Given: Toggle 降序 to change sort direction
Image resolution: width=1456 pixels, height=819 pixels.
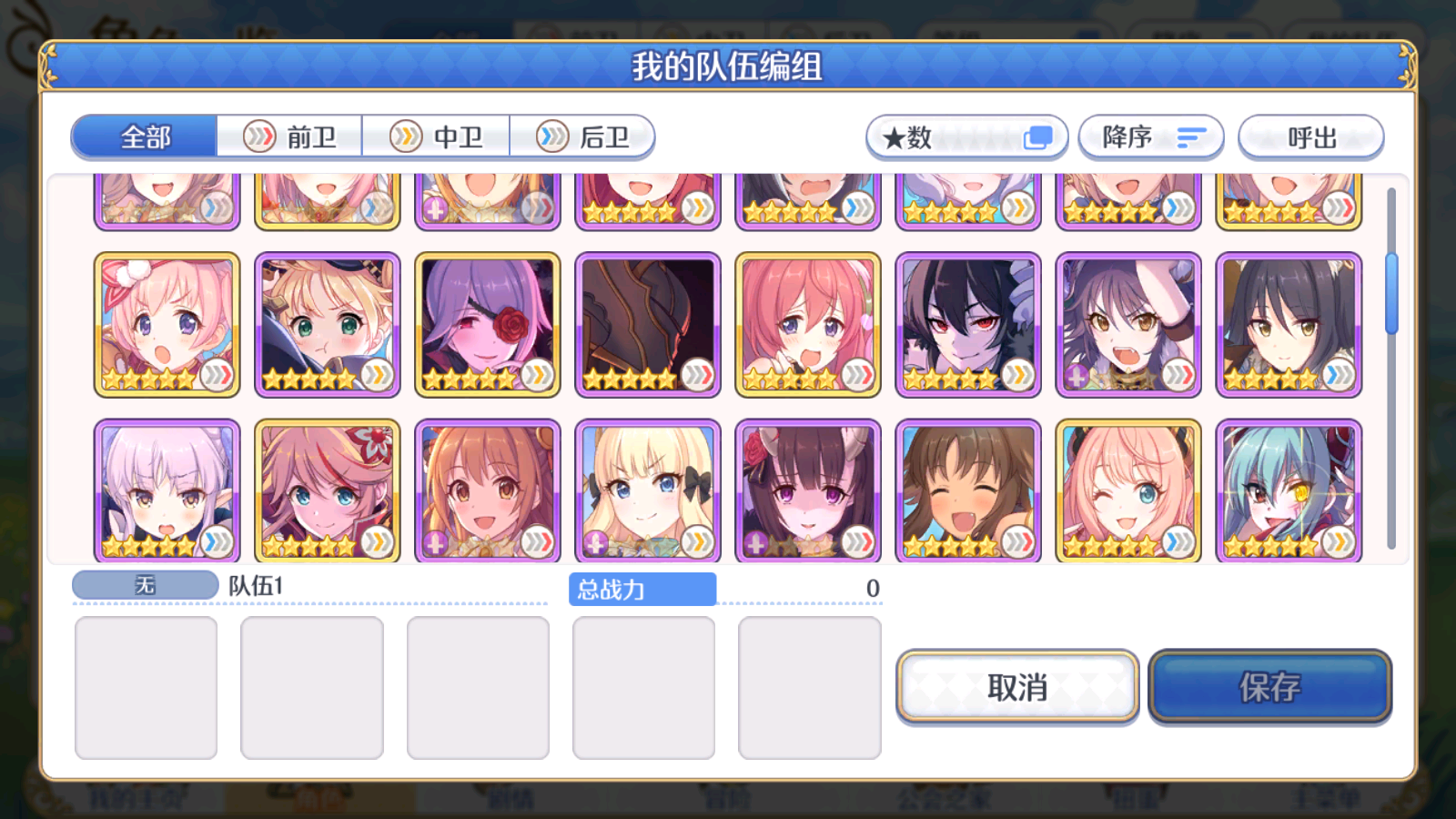Looking at the screenshot, I should tap(1151, 137).
